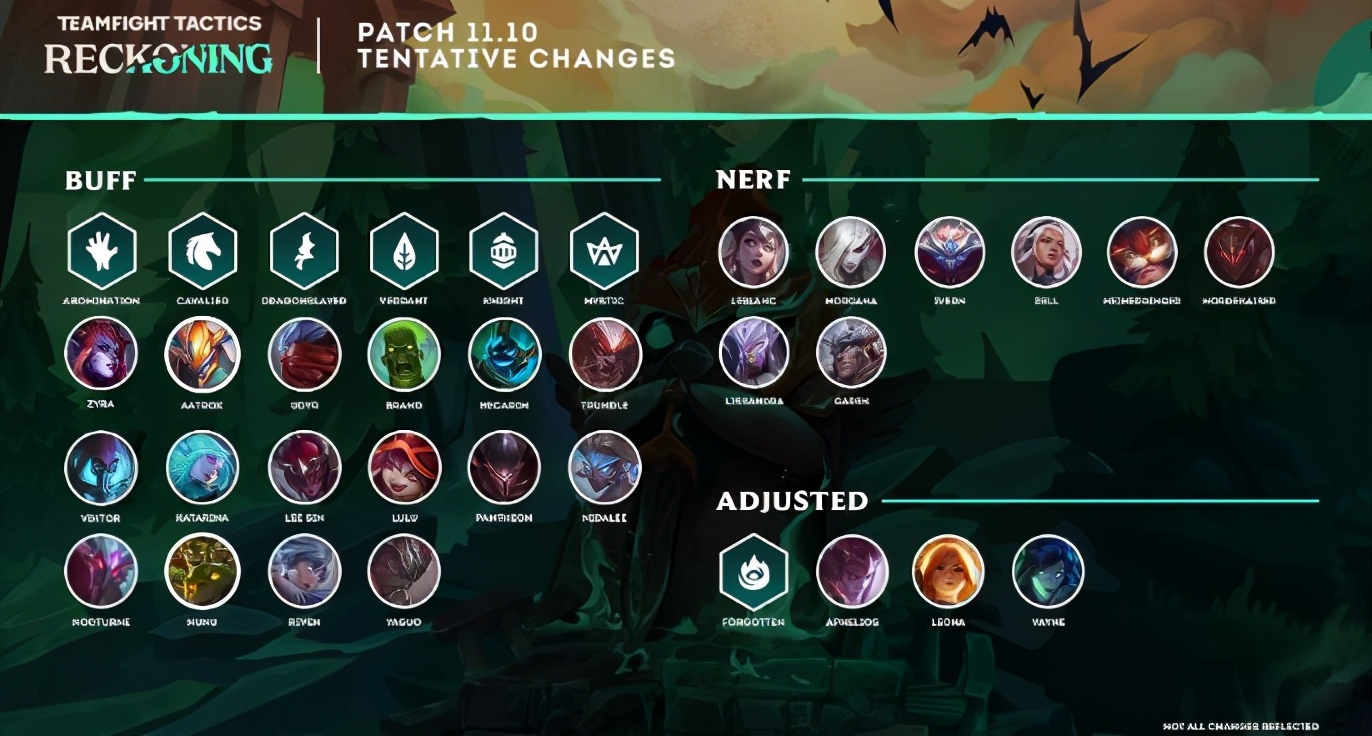Choose the green-faced Brand portrait
Viewport: 1372px width, 736px height.
[x=404, y=354]
